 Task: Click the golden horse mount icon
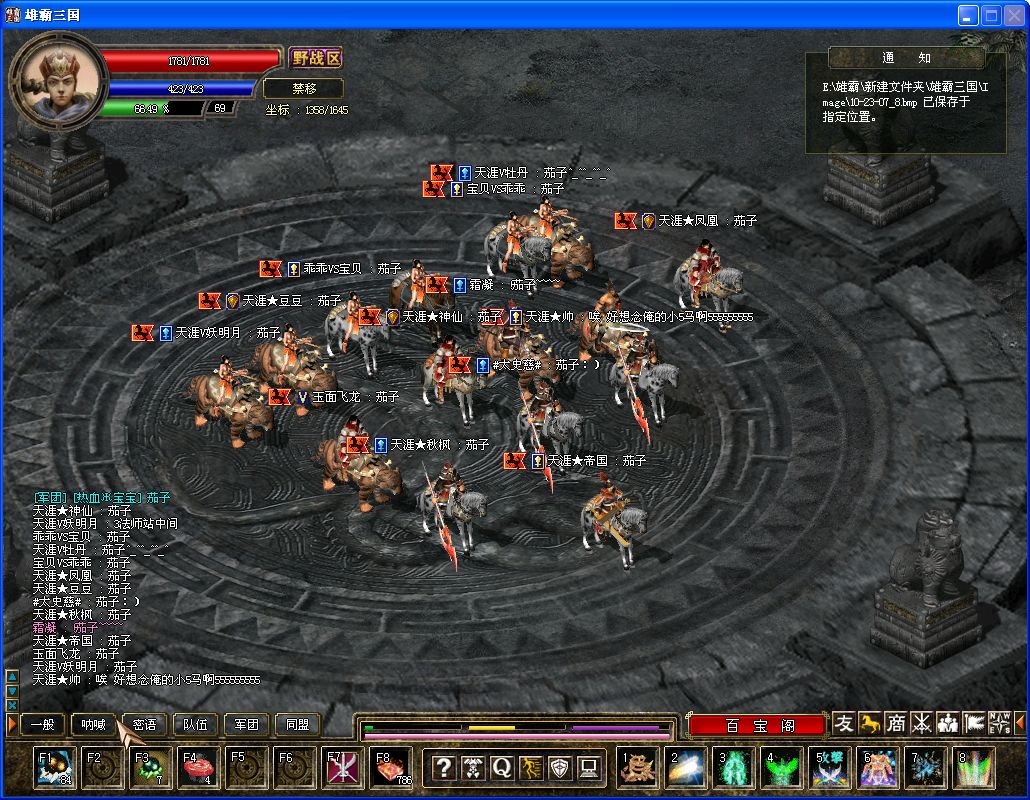[x=871, y=723]
